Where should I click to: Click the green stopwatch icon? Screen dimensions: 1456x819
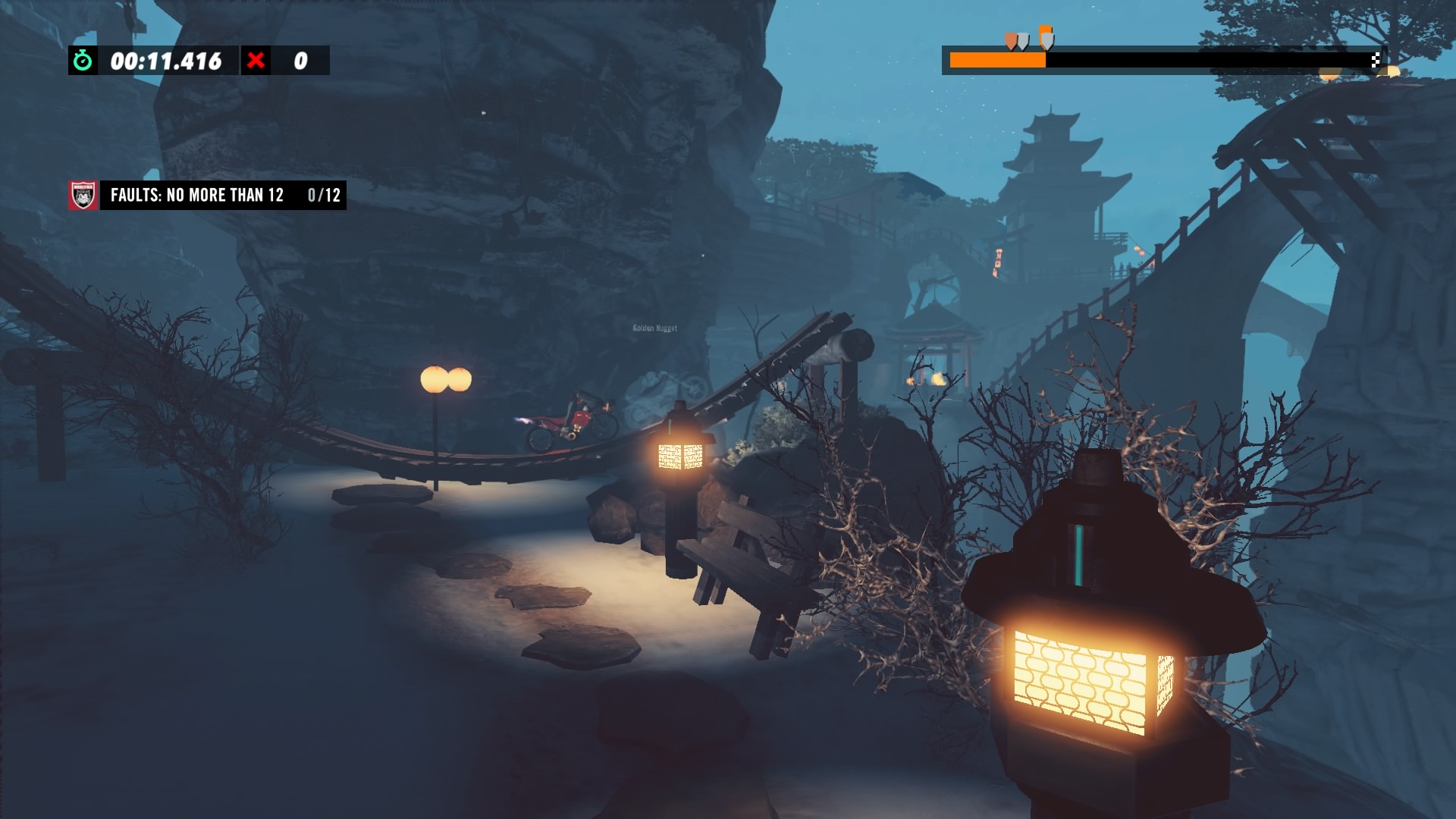[83, 61]
